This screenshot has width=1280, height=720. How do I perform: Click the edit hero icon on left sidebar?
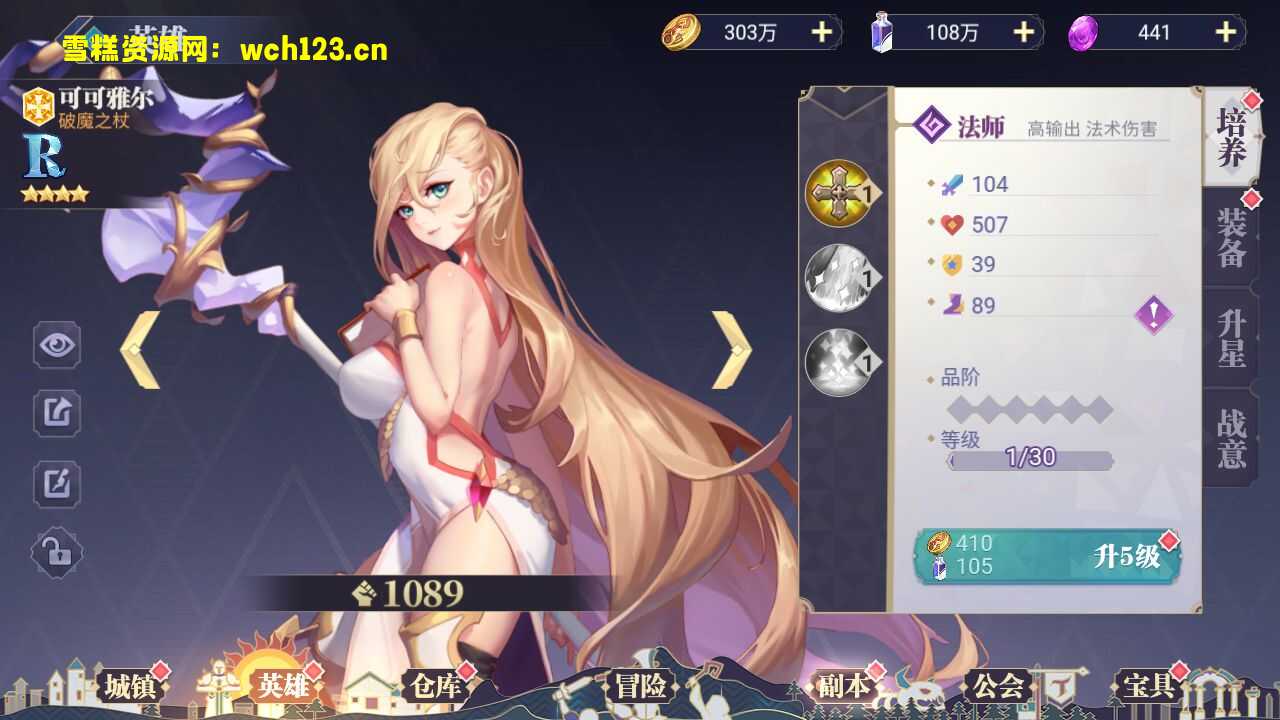click(x=57, y=481)
